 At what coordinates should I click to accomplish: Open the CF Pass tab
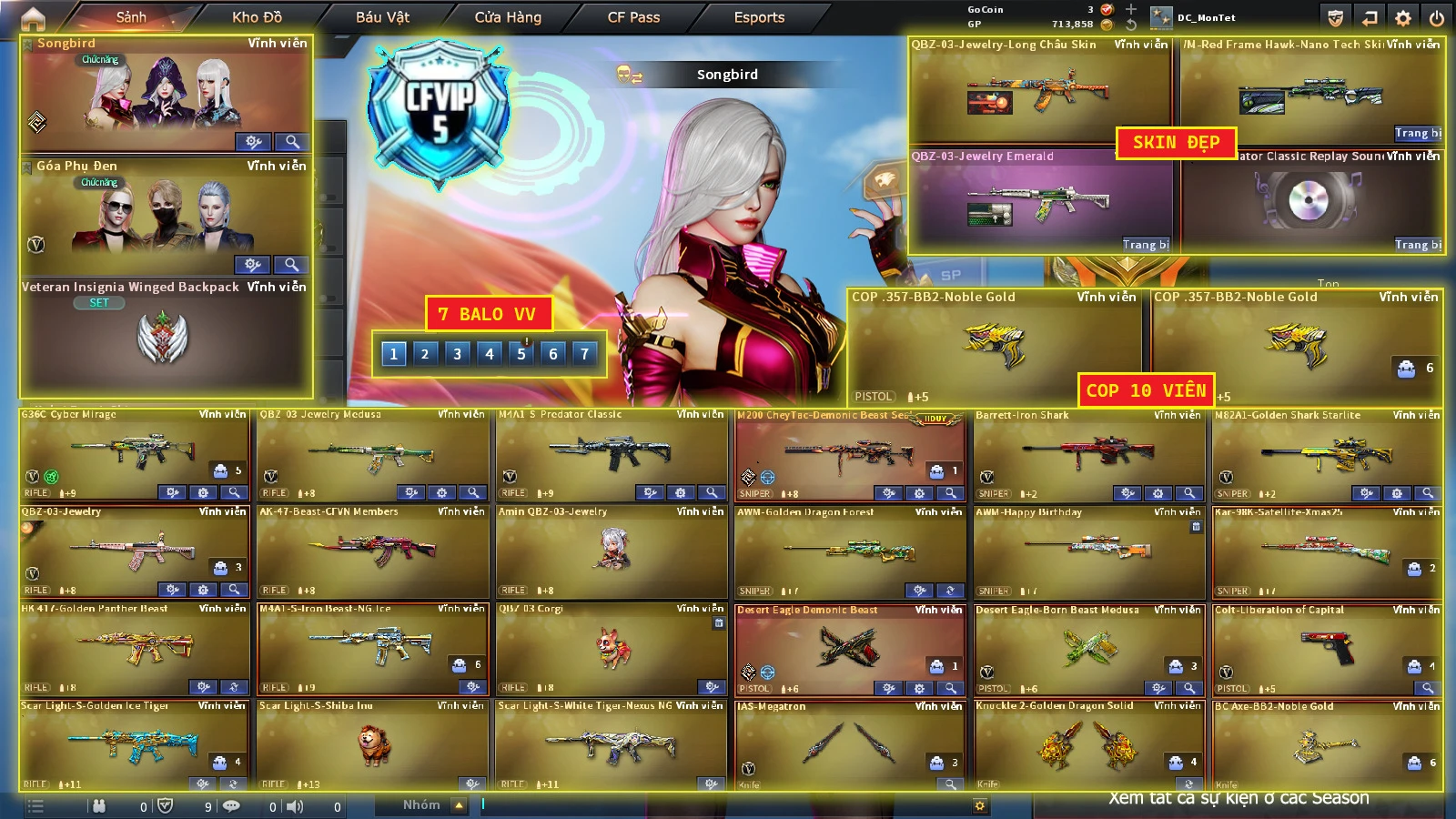(x=633, y=17)
